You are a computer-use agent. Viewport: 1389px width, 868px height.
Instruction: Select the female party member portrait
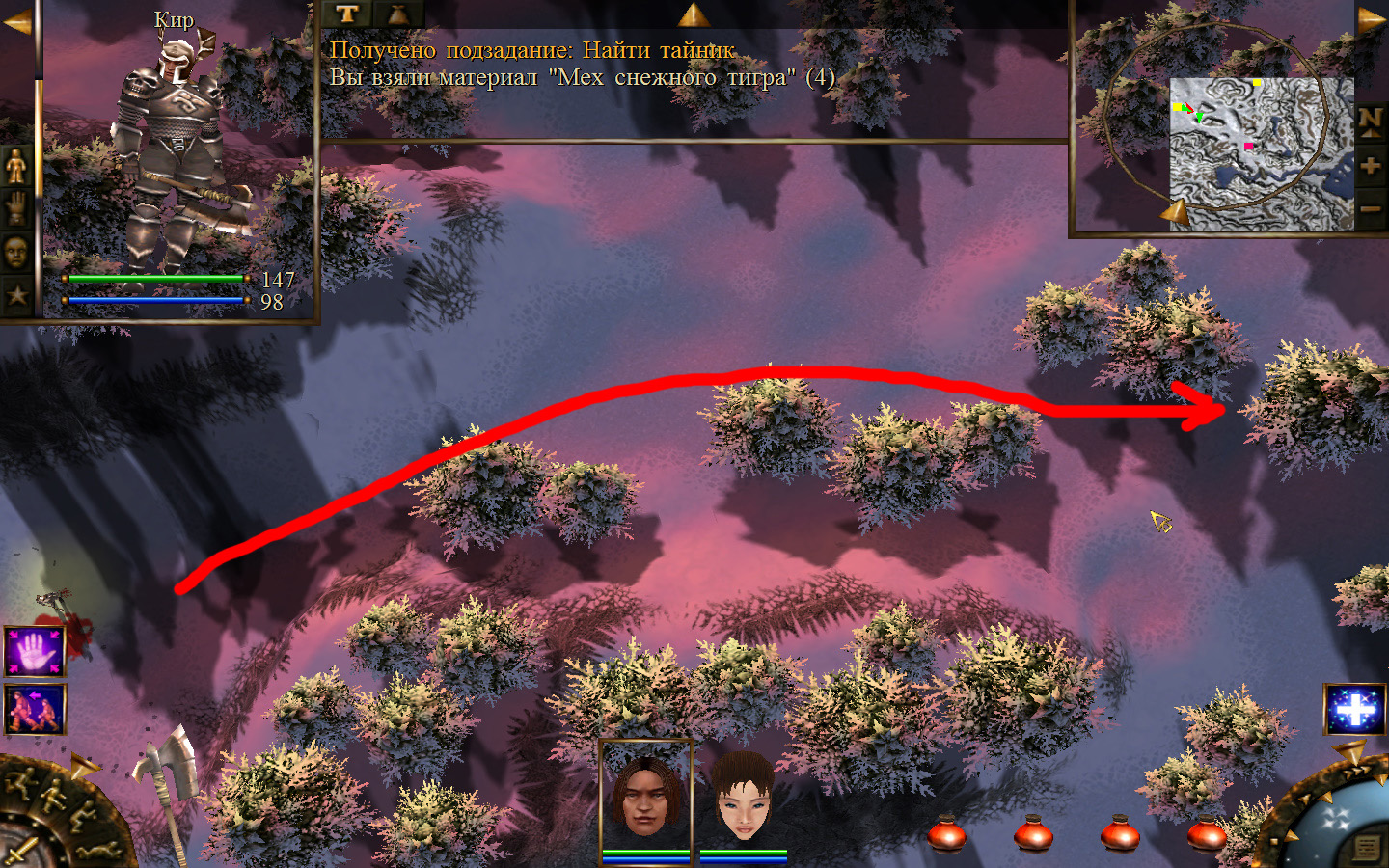pyautogui.click(x=744, y=796)
